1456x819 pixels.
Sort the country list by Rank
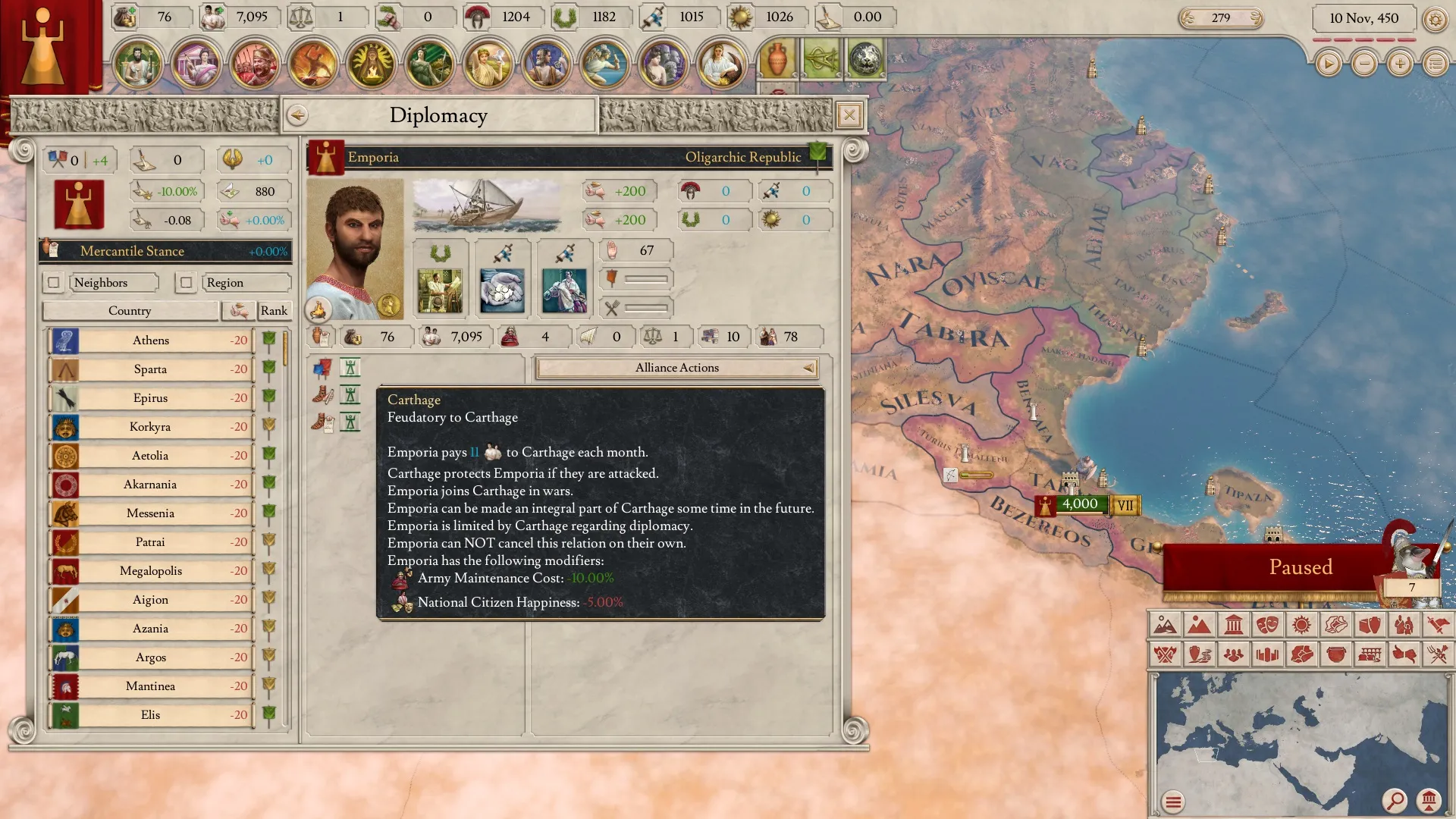pos(273,311)
